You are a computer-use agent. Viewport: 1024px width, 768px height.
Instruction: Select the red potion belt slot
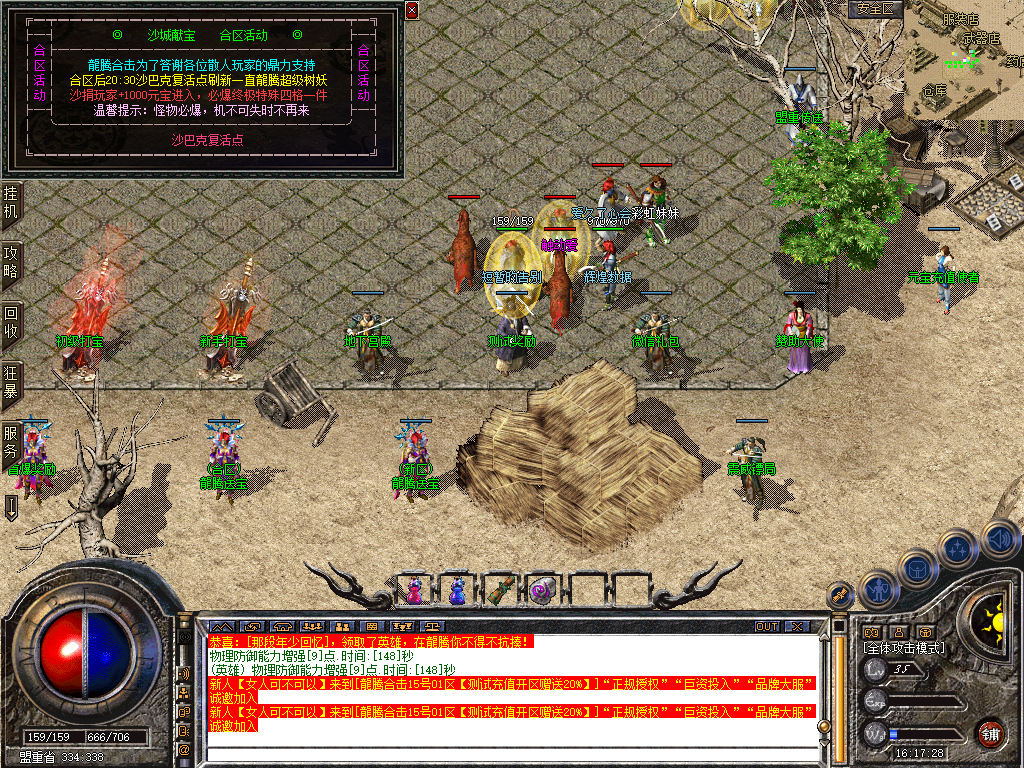415,591
